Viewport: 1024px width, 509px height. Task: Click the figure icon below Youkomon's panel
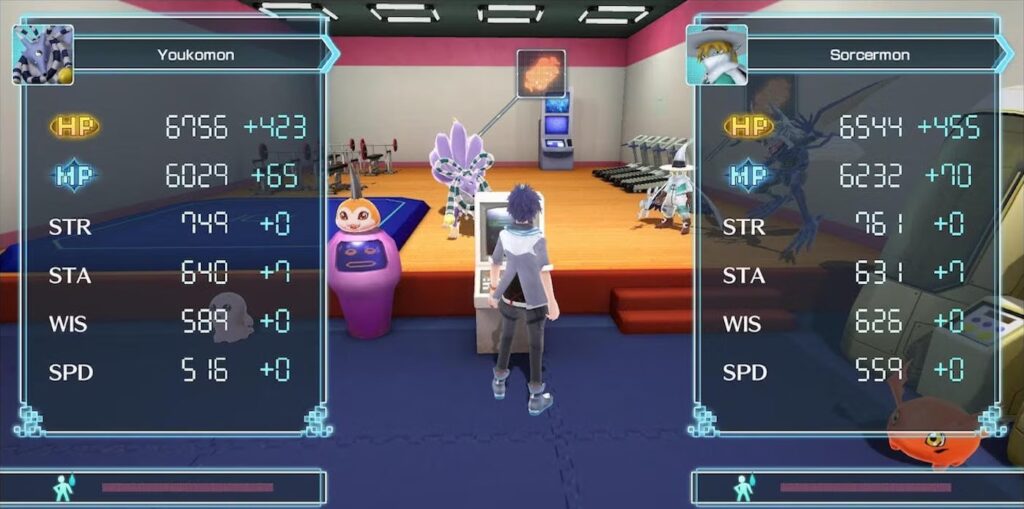(63, 487)
